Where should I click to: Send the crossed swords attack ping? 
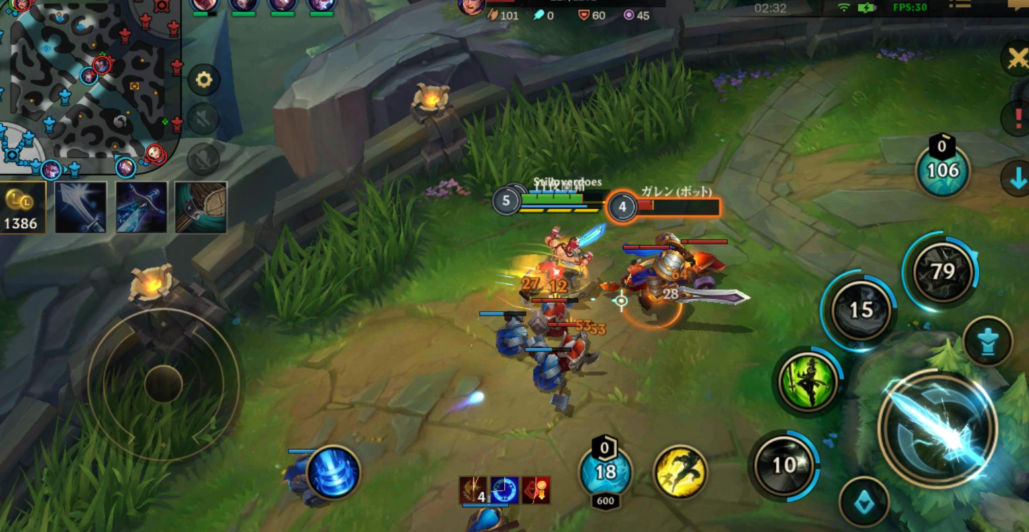[1017, 58]
